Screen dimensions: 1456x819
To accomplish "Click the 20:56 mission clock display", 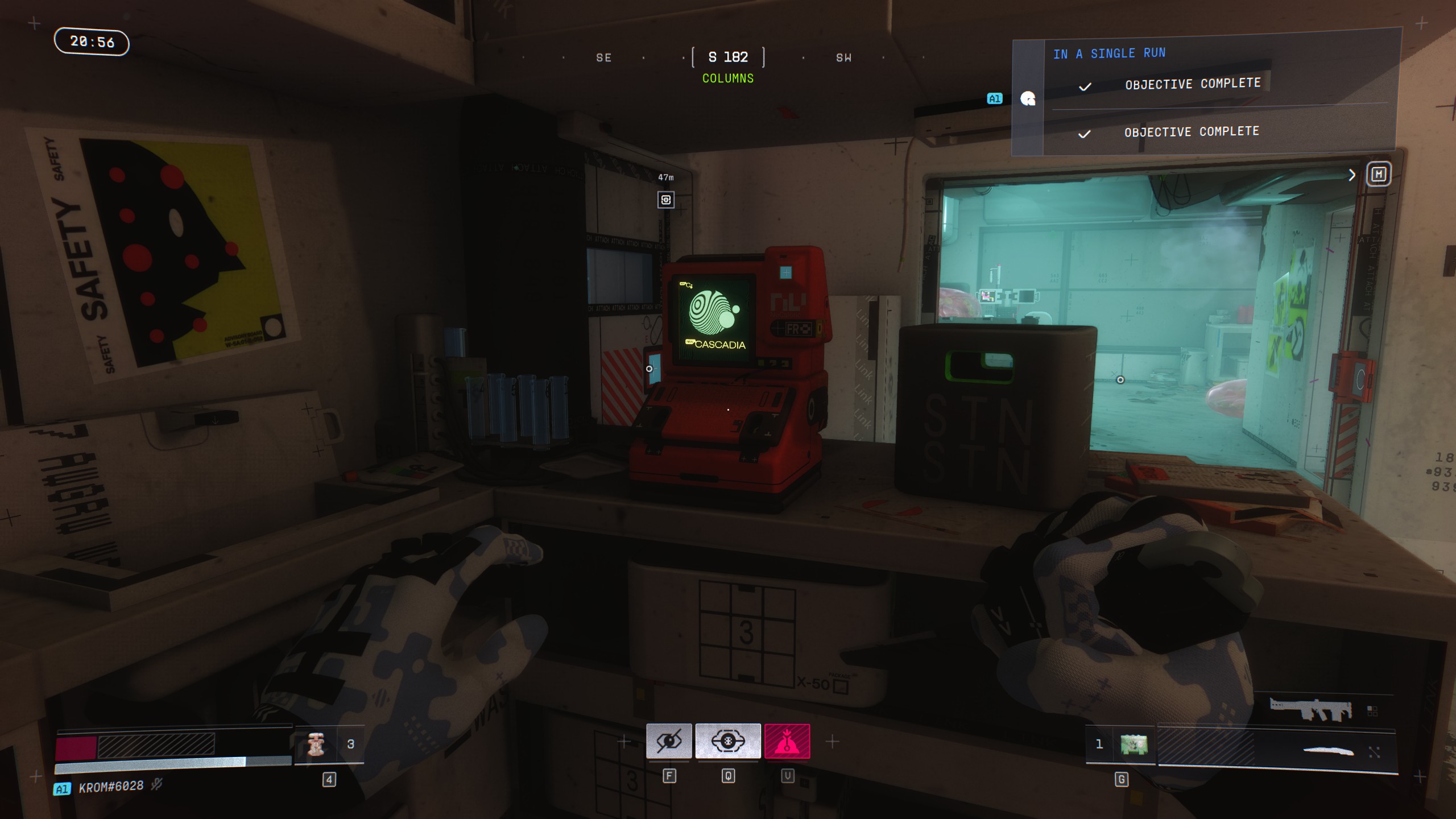I will point(92,42).
